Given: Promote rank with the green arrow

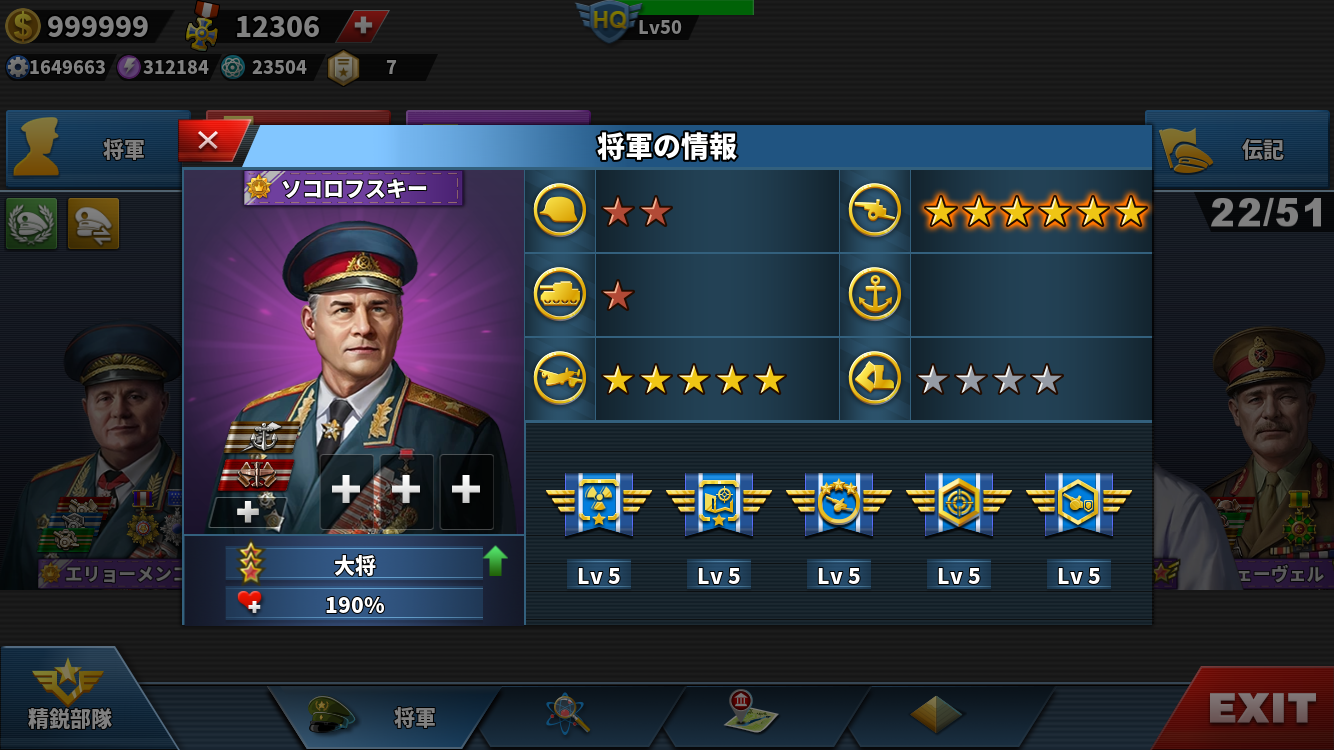Looking at the screenshot, I should pos(495,561).
